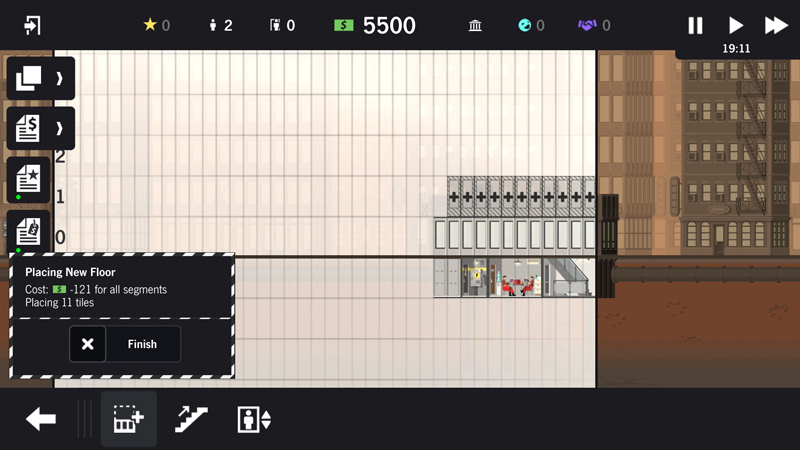Choose the stairs building tool
Screen dimensions: 800x450
[191, 419]
